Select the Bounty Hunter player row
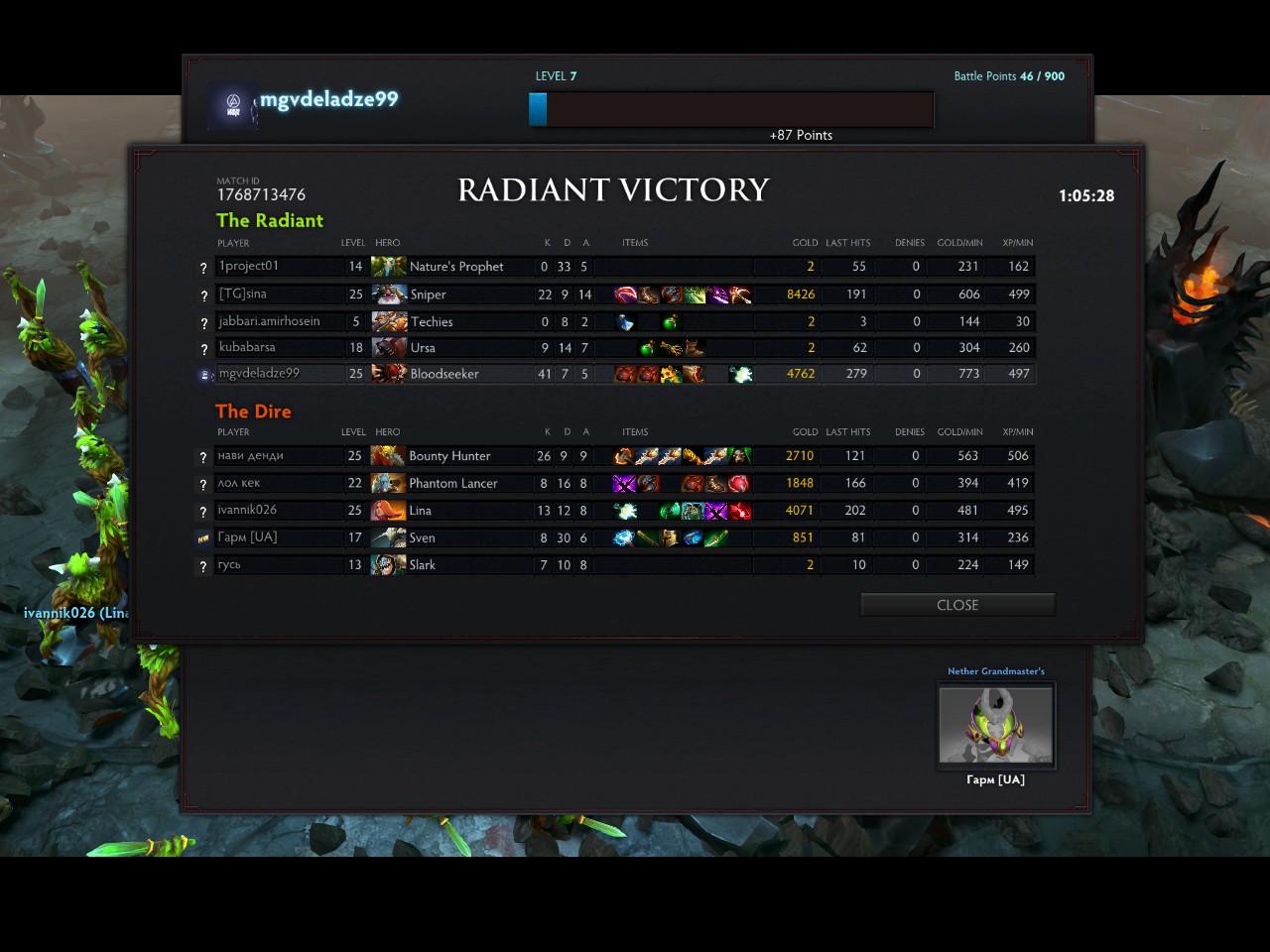Viewport: 1270px width, 952px height. click(615, 456)
